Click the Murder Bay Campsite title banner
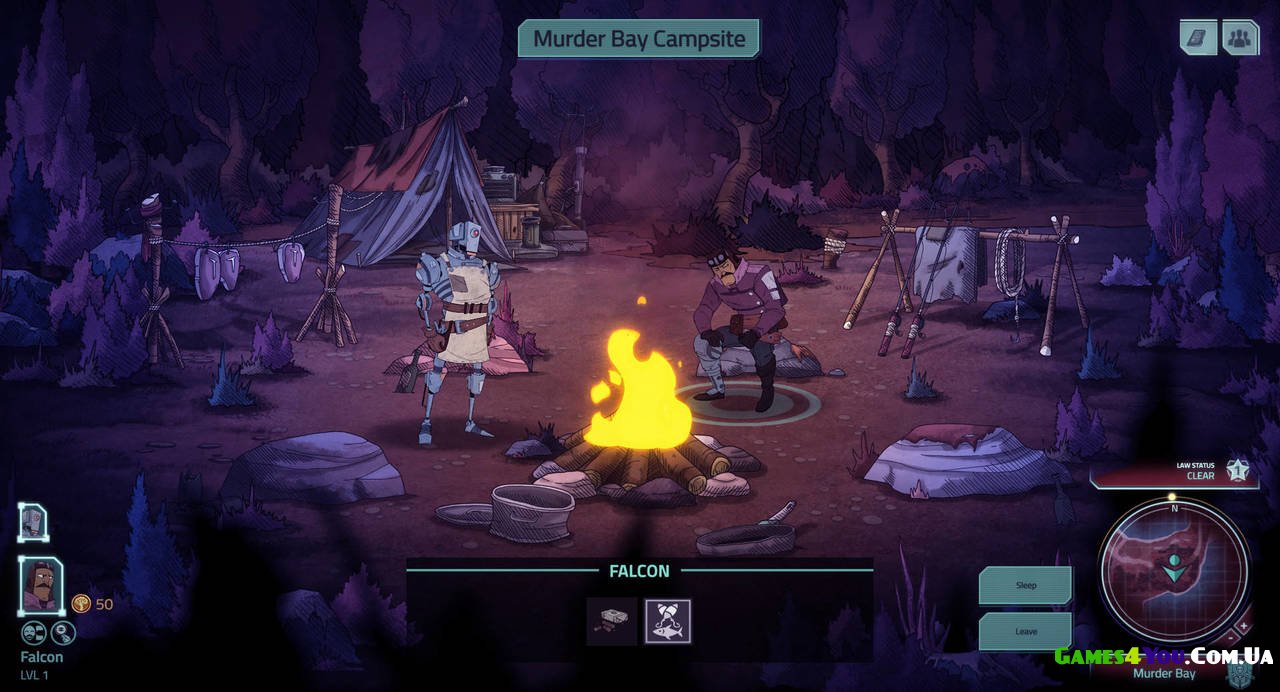Screen dimensions: 1280x692 [x=638, y=39]
